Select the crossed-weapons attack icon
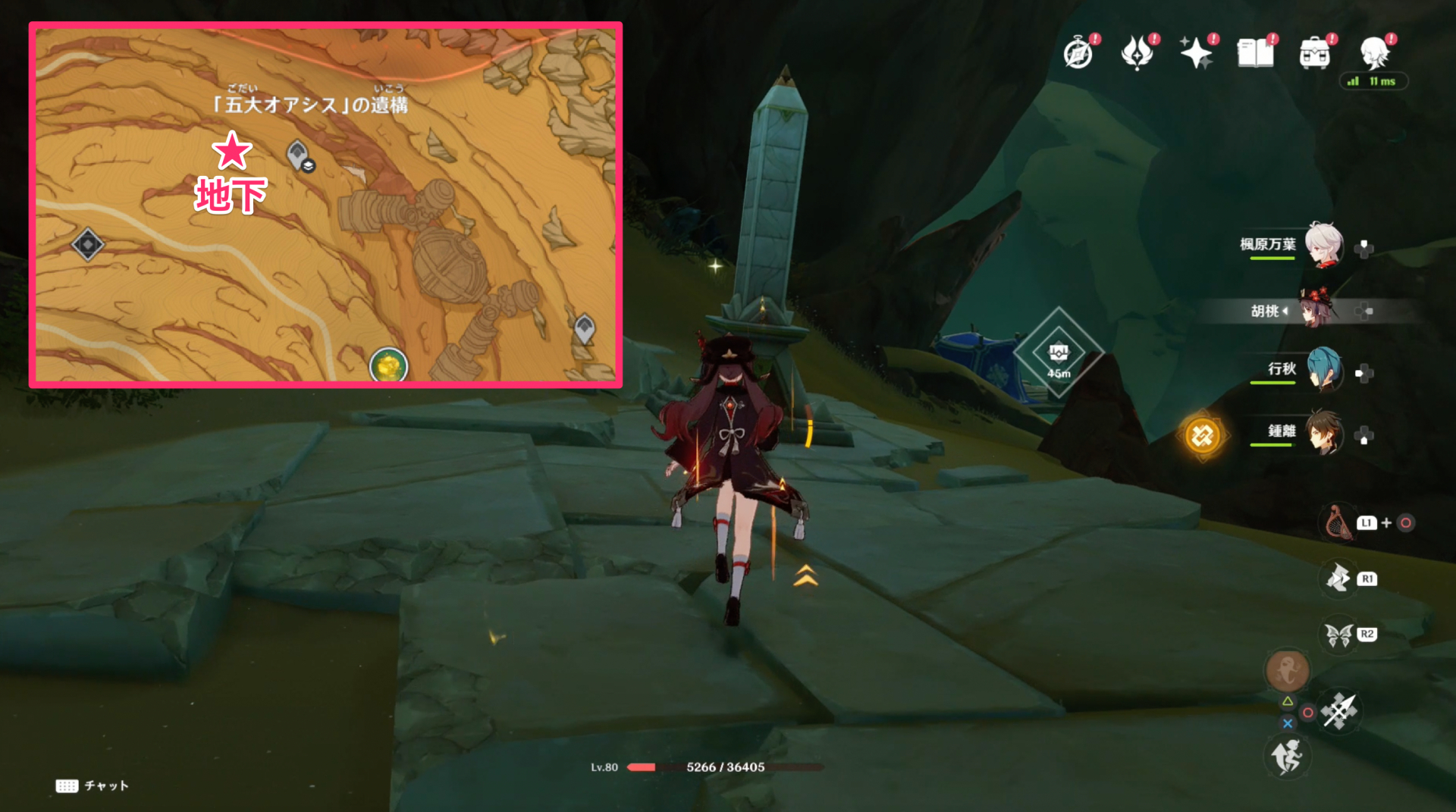Viewport: 1456px width, 812px height. tap(1338, 711)
